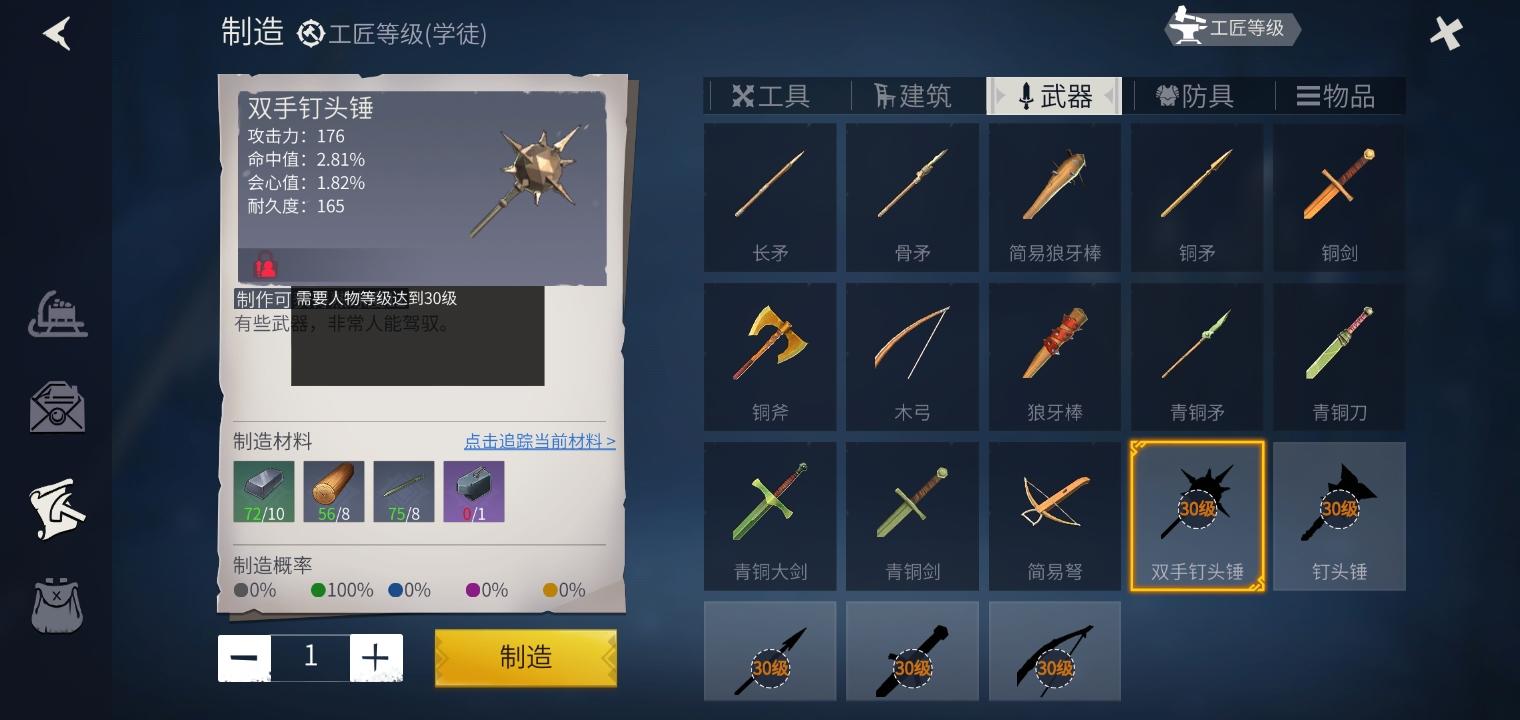Open the 工匠等级 panel at the top right
This screenshot has width=1520, height=720.
click(x=1232, y=29)
